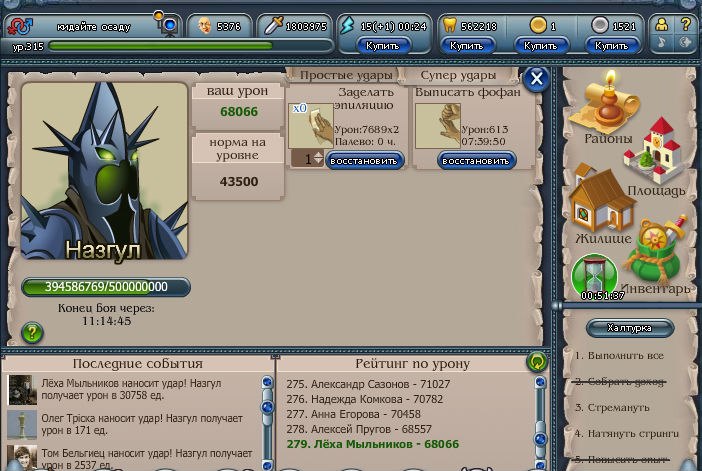Click the green hourglass timer icon
This screenshot has width=702, height=471.
(595, 276)
